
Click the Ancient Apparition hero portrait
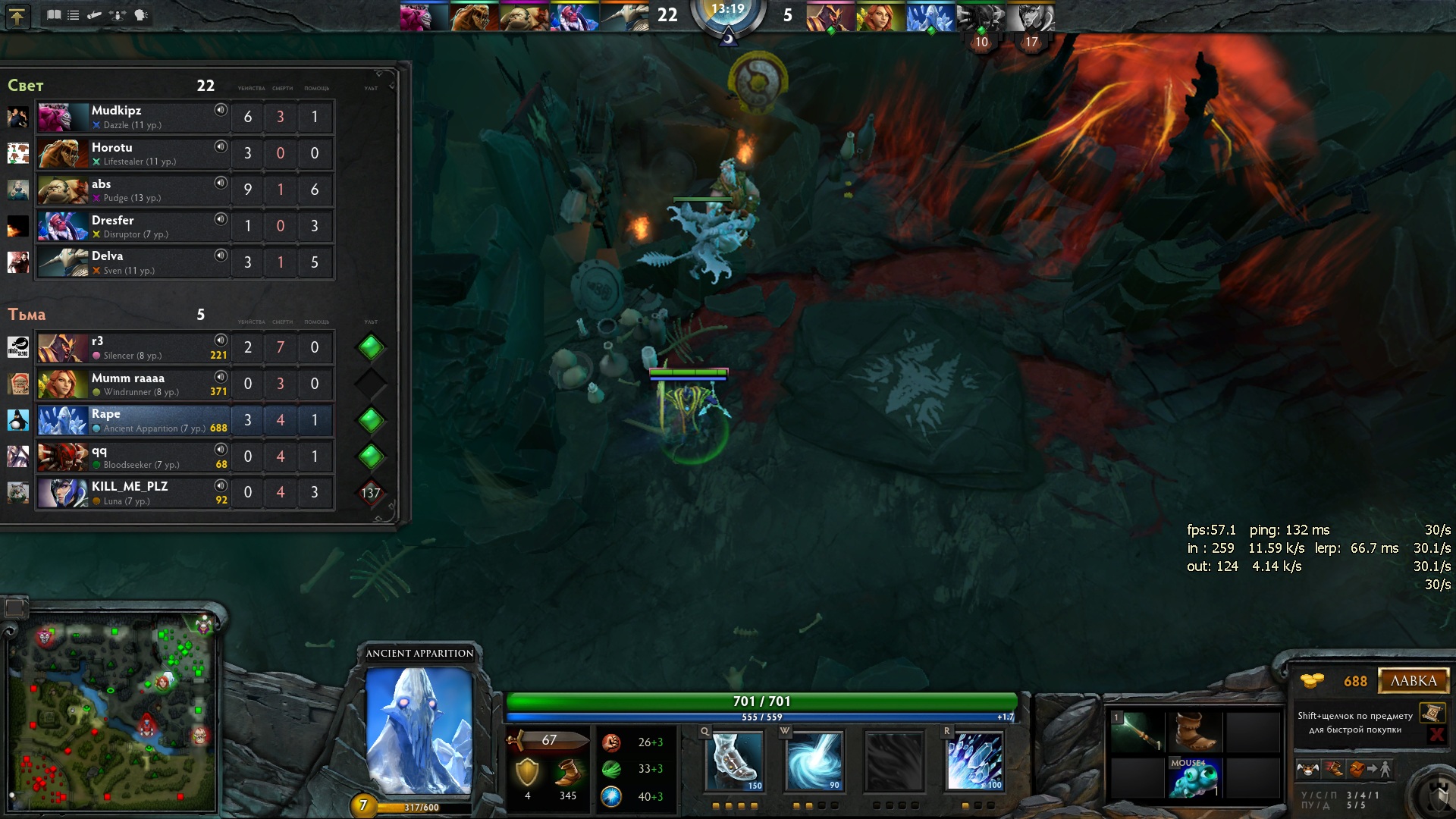[x=419, y=730]
